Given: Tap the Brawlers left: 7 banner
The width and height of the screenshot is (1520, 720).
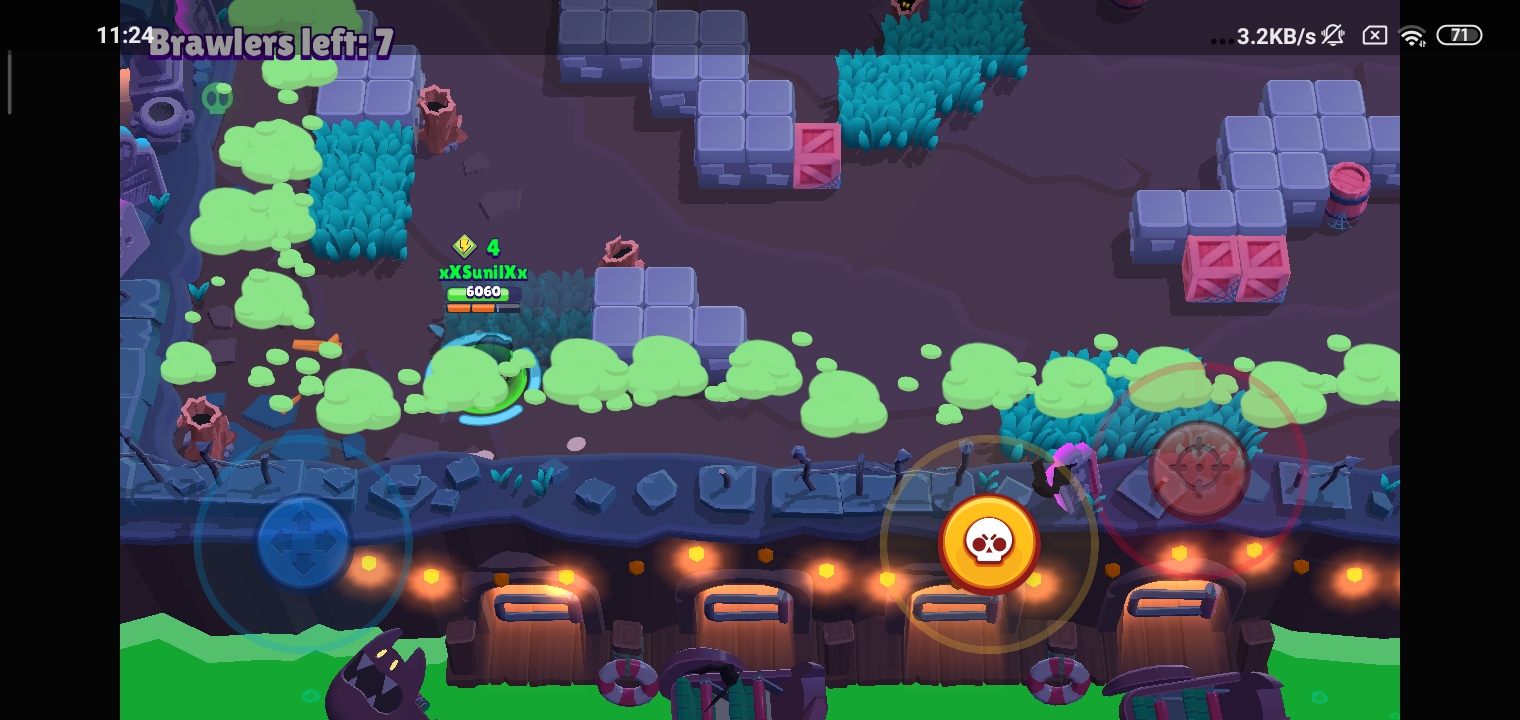Looking at the screenshot, I should (x=270, y=43).
